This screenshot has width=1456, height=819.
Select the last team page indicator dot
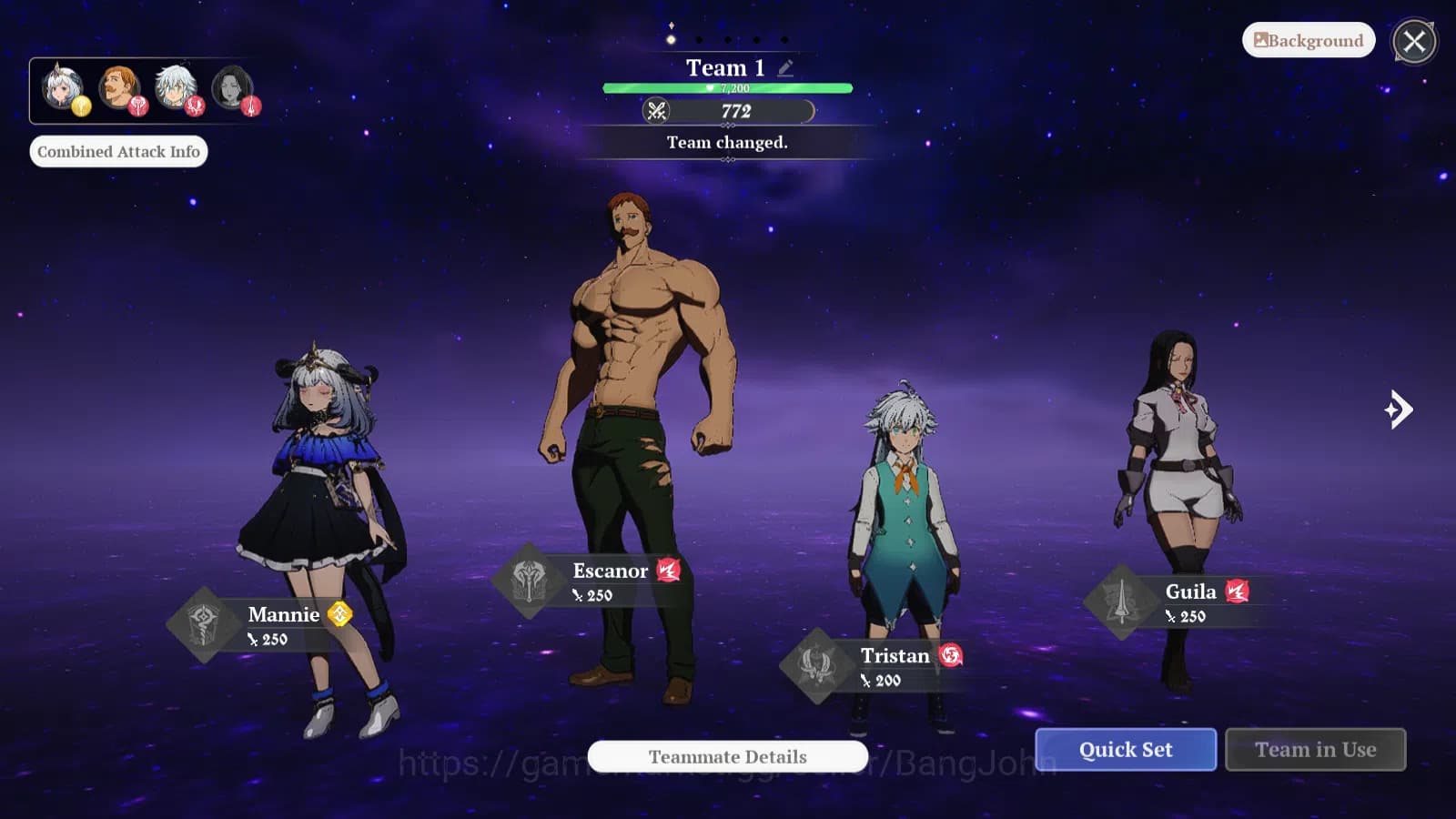(784, 40)
